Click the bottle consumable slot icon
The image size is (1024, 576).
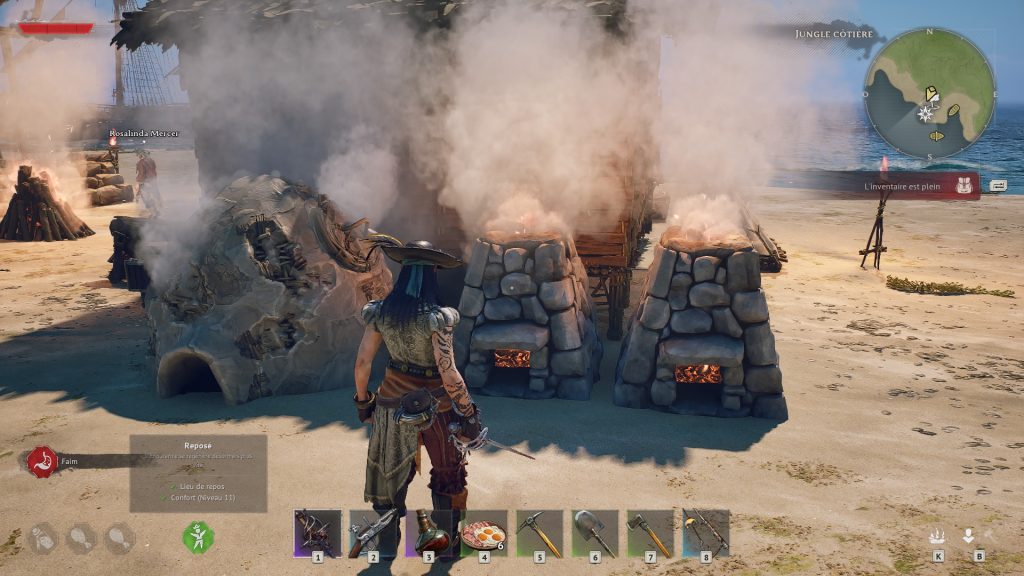(42, 539)
